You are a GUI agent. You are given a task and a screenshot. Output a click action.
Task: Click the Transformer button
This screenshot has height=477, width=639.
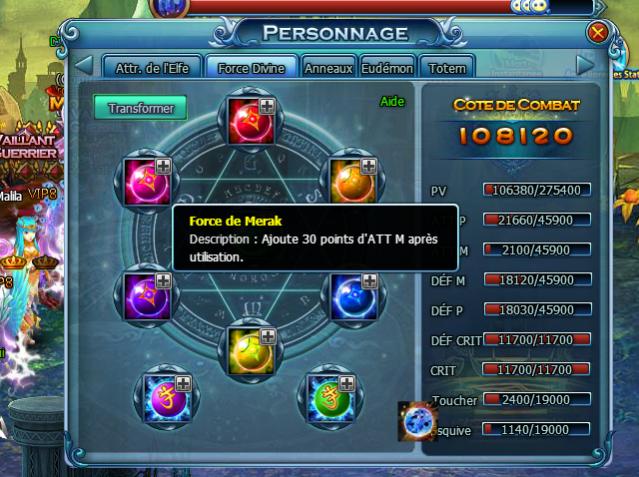click(x=141, y=107)
